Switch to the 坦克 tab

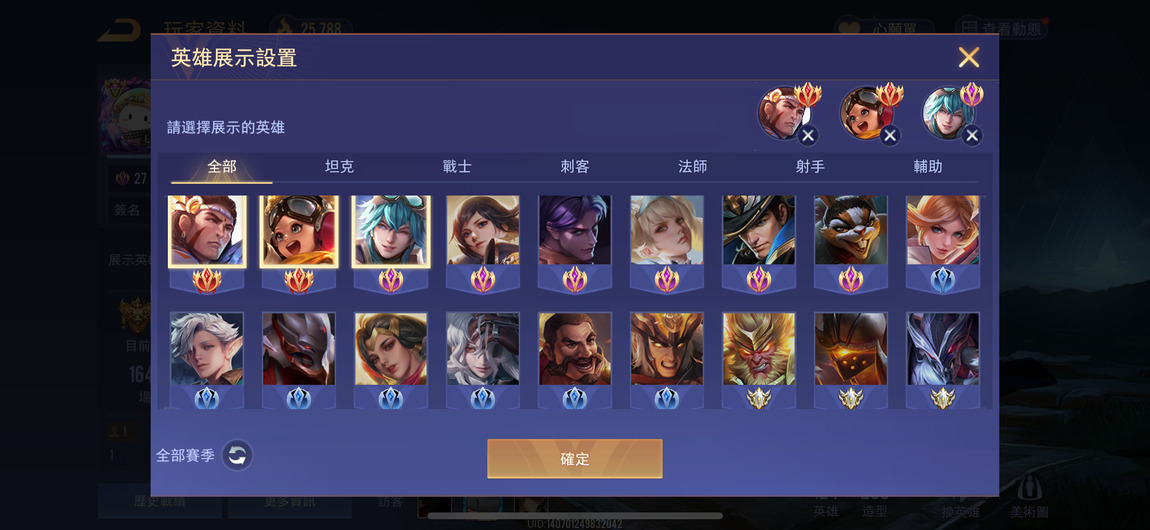pyautogui.click(x=340, y=167)
